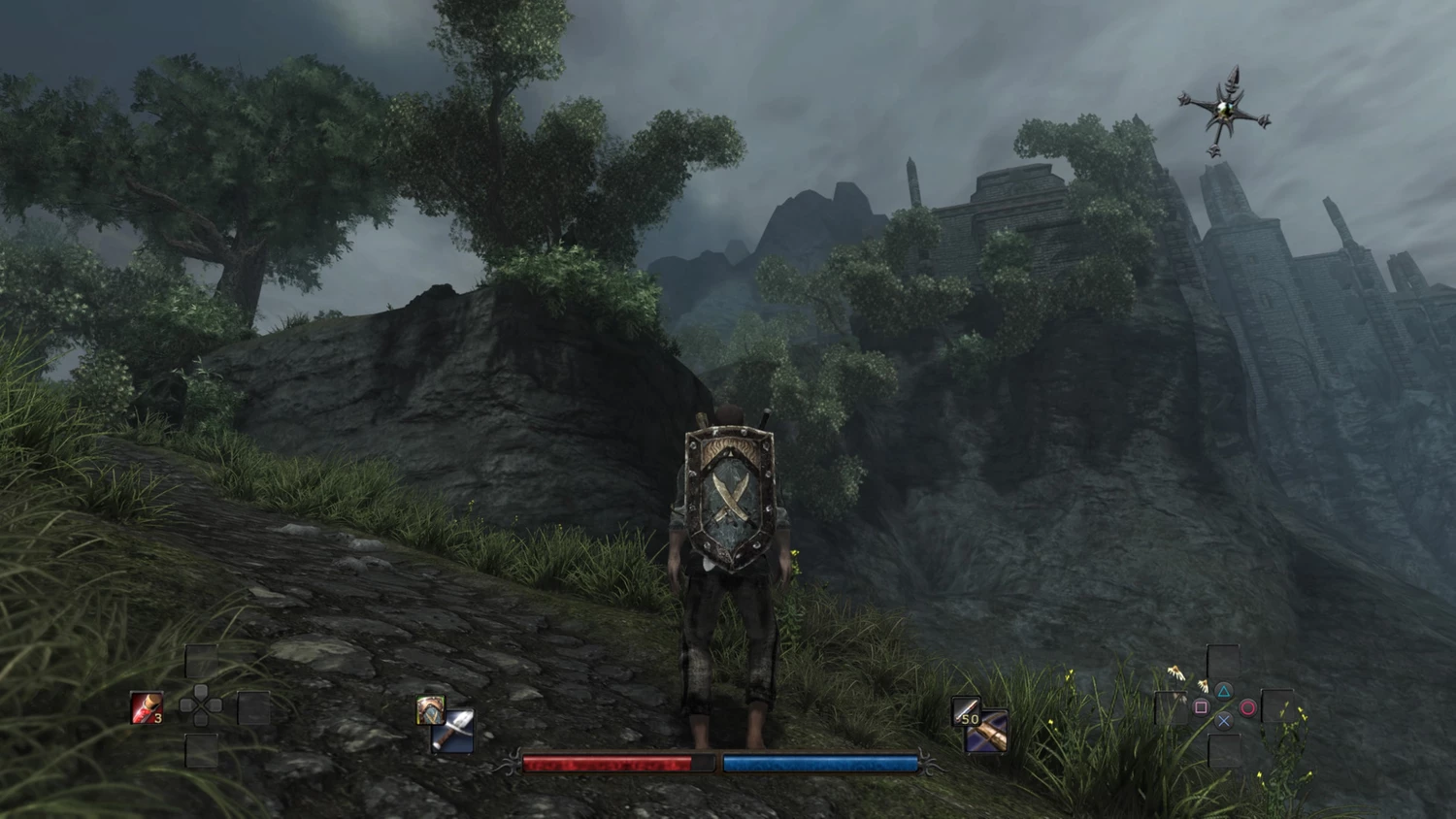Choose the equipped sword weapon slot
Screen dimensions: 1456x819
coord(454,733)
